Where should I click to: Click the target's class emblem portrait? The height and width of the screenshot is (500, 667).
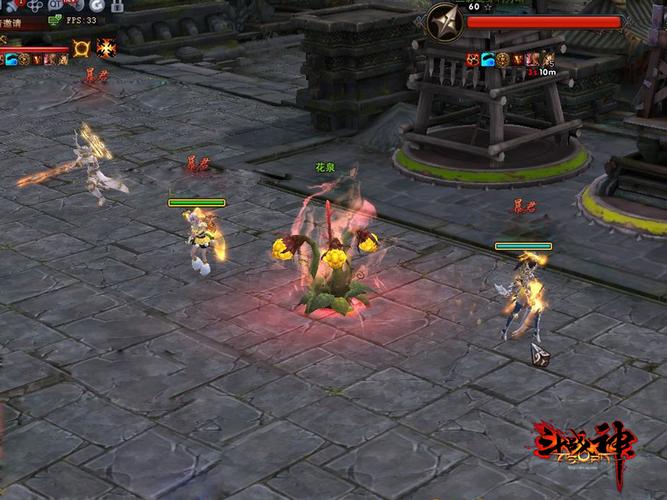(x=445, y=22)
